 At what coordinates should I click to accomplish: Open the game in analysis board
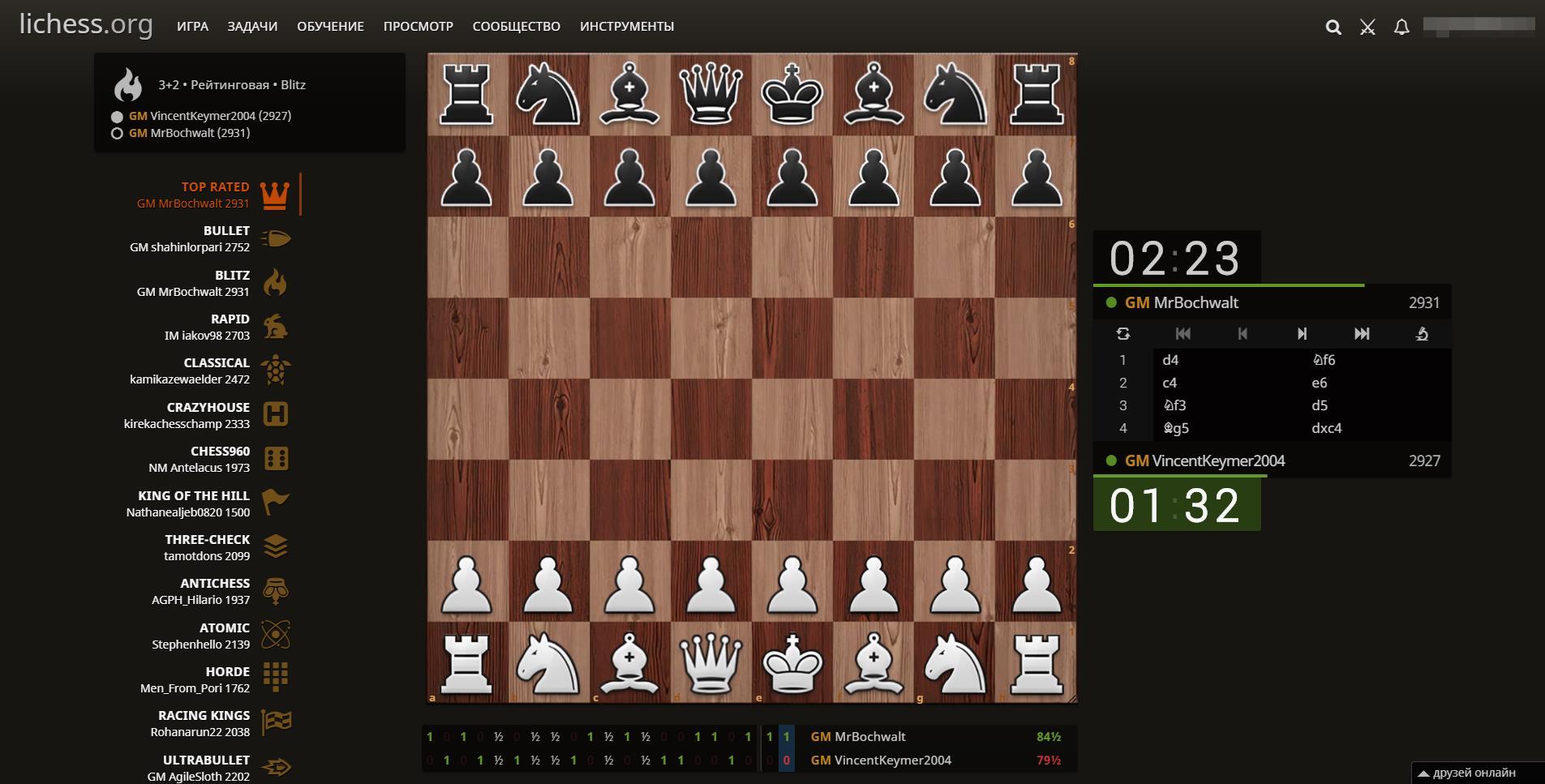pos(1423,333)
